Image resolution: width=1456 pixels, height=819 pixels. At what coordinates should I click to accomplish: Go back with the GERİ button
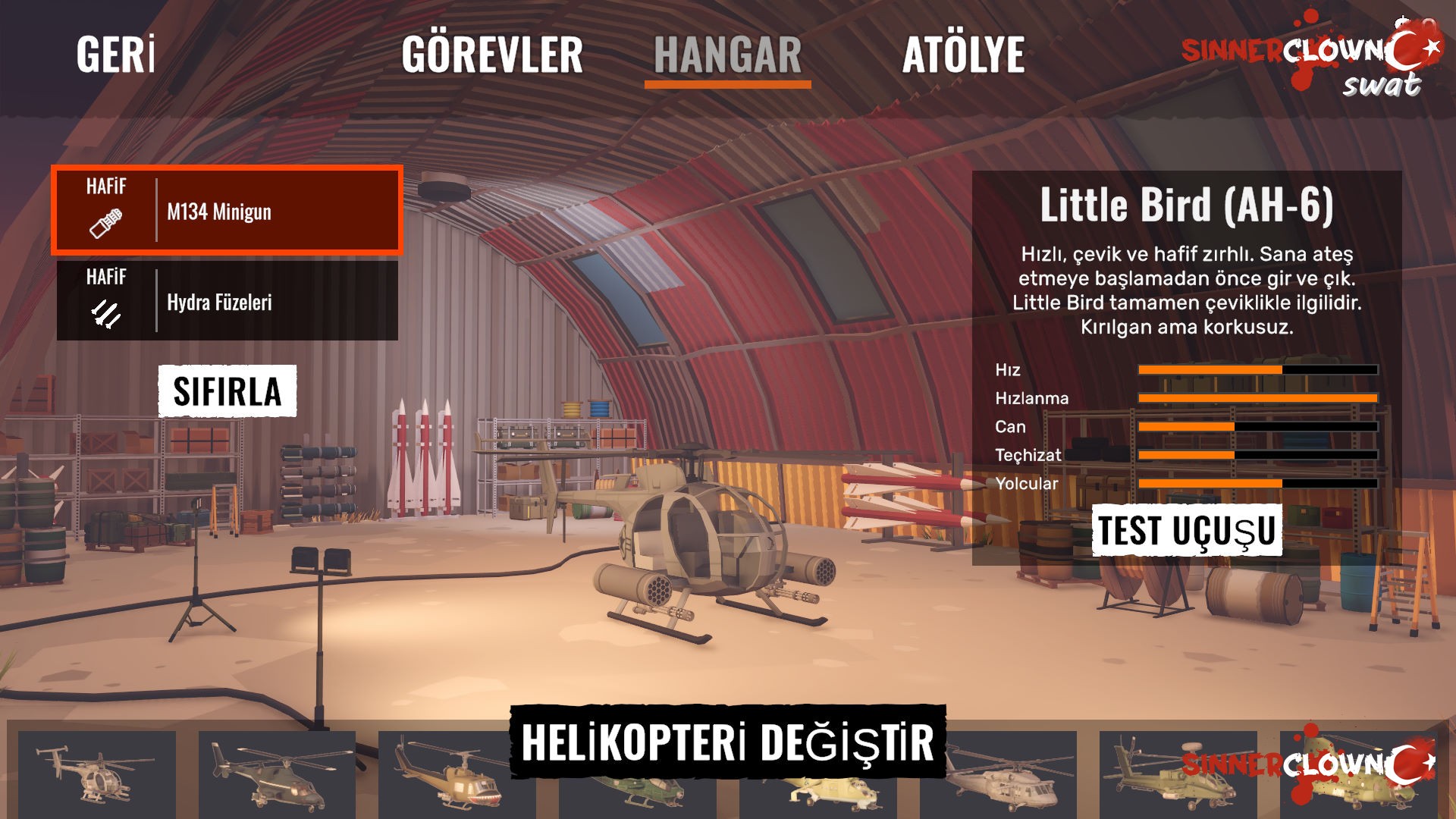pos(115,55)
